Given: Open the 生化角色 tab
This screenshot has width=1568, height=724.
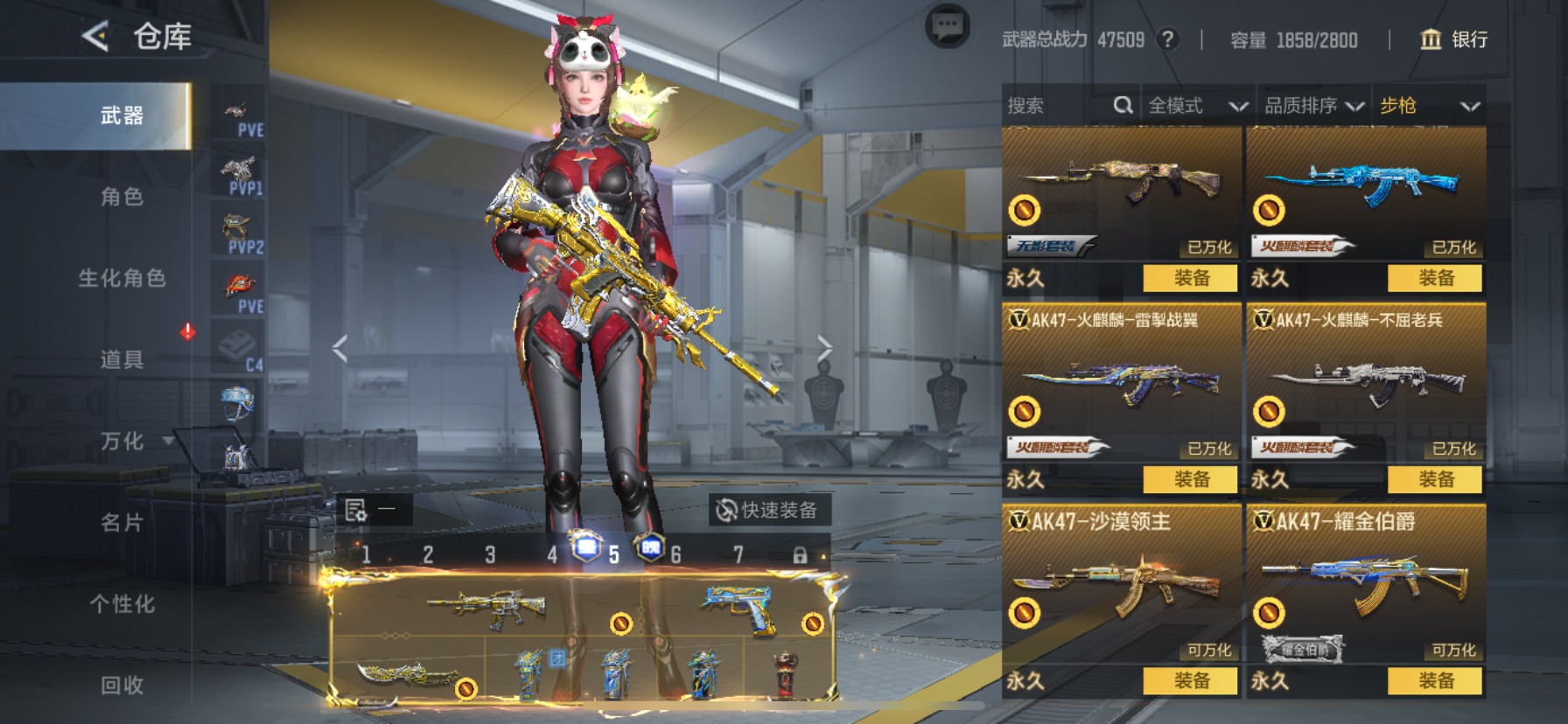Looking at the screenshot, I should point(122,278).
